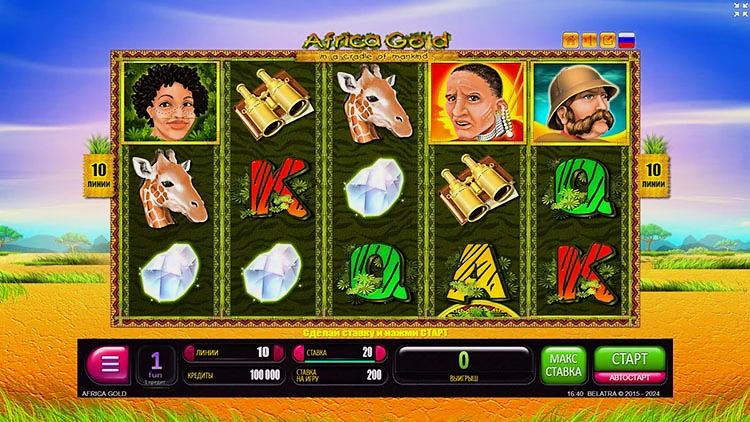Open the pink hamburger menu

coord(108,361)
